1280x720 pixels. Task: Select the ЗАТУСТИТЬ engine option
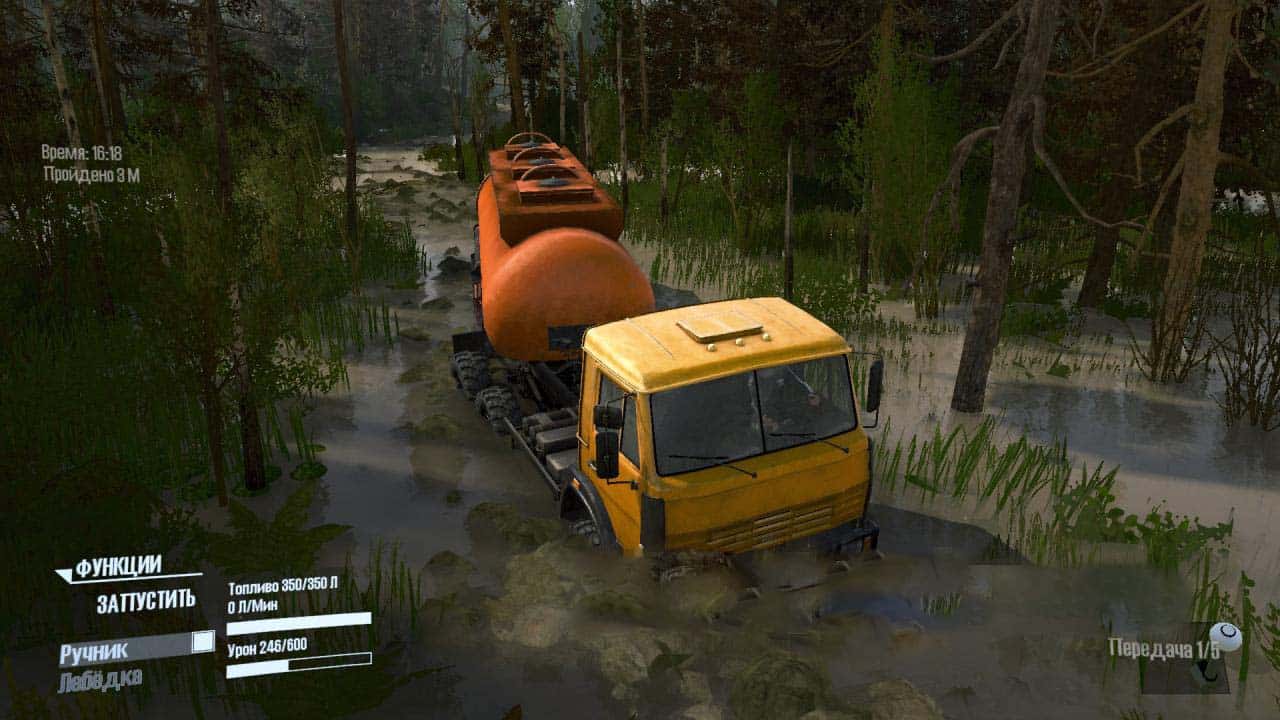point(146,602)
